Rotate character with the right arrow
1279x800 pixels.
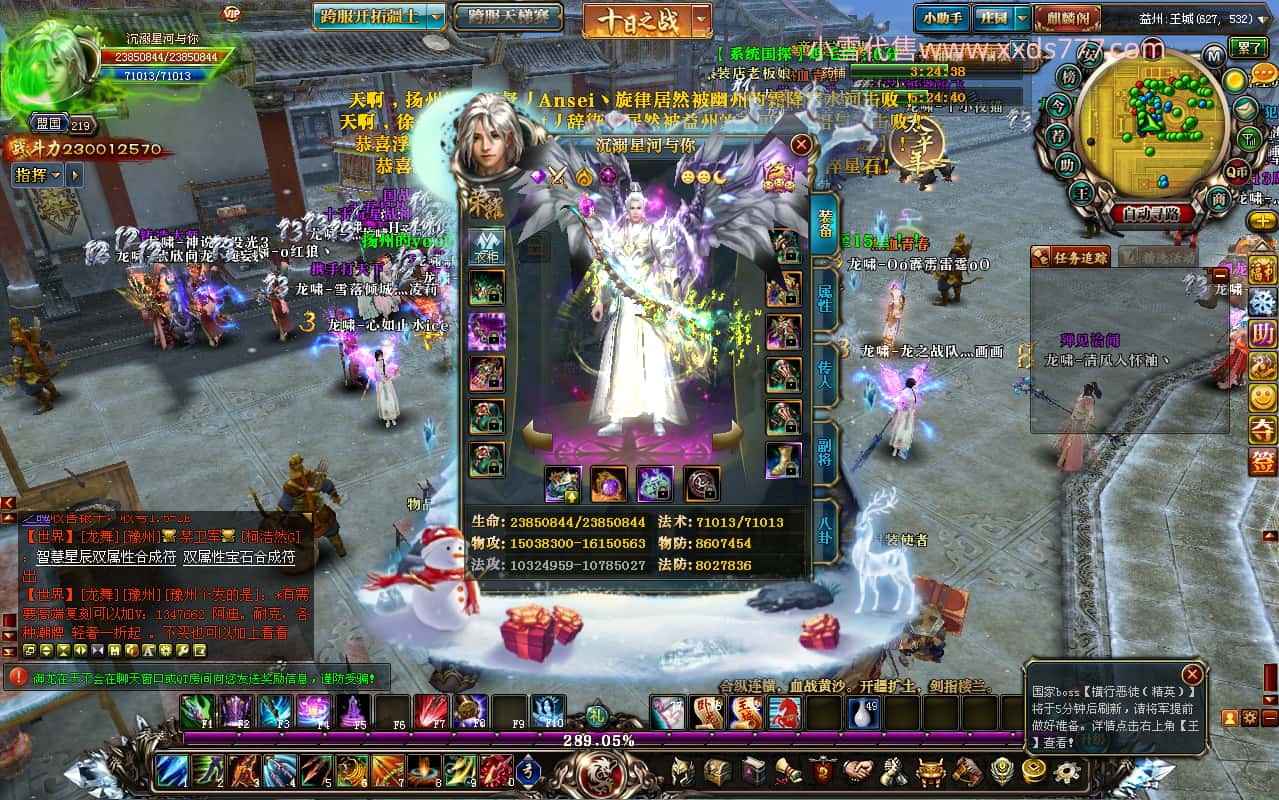[727, 435]
